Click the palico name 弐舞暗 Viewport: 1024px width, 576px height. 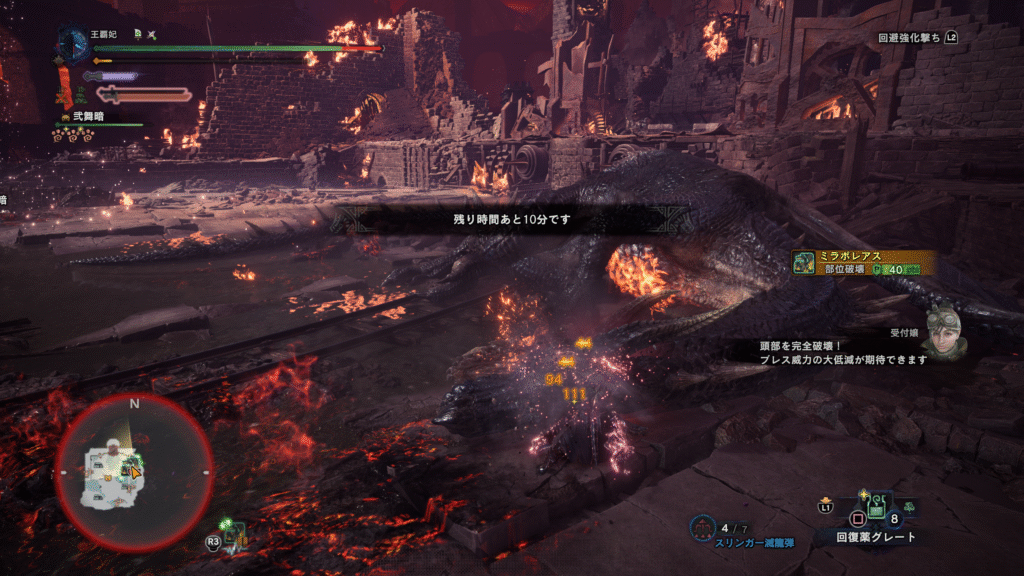(89, 116)
